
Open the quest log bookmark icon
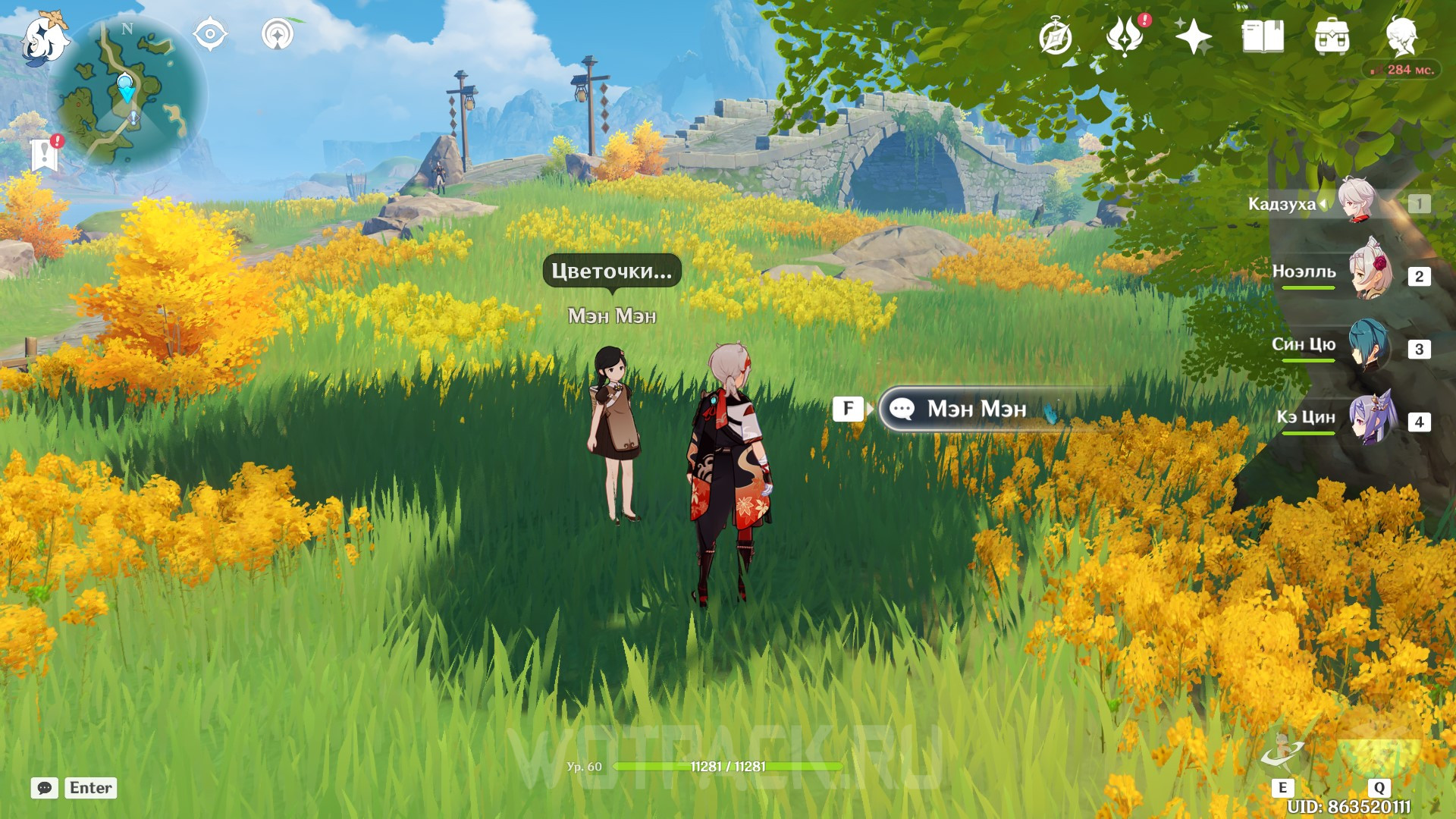click(45, 154)
